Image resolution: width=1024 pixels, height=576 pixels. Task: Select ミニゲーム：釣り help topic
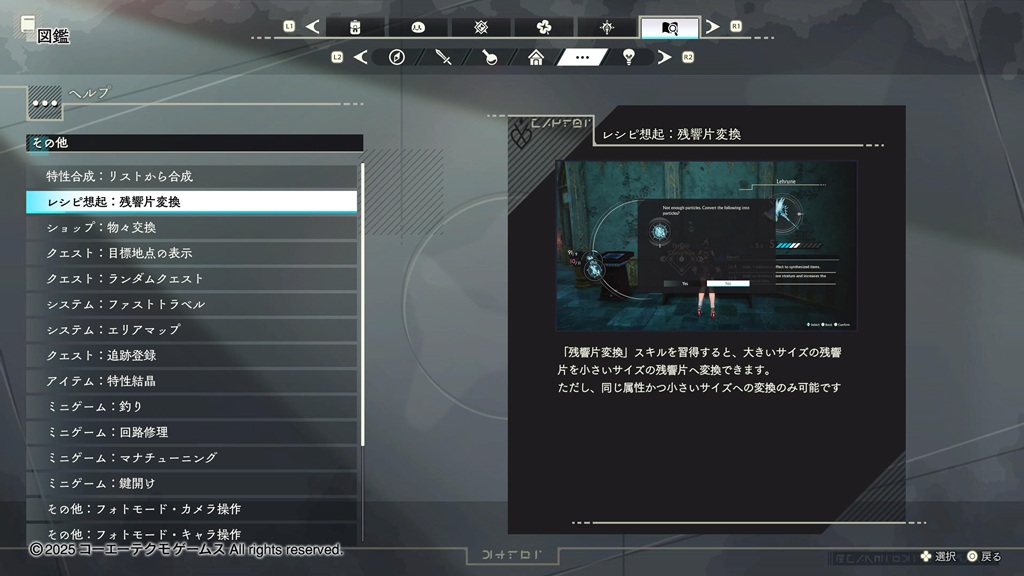click(x=190, y=406)
